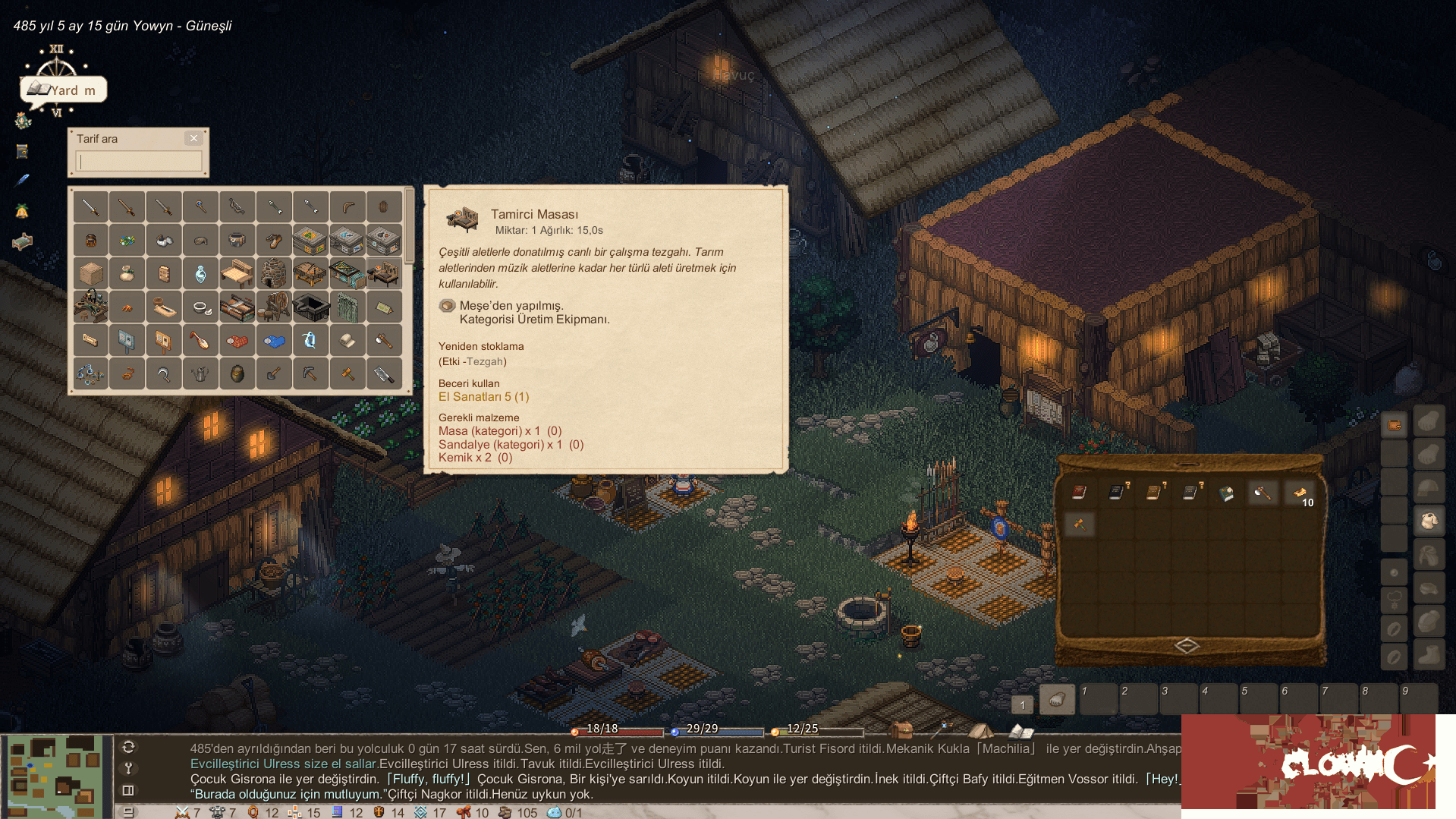Choose the pickaxe recipe

(310, 373)
